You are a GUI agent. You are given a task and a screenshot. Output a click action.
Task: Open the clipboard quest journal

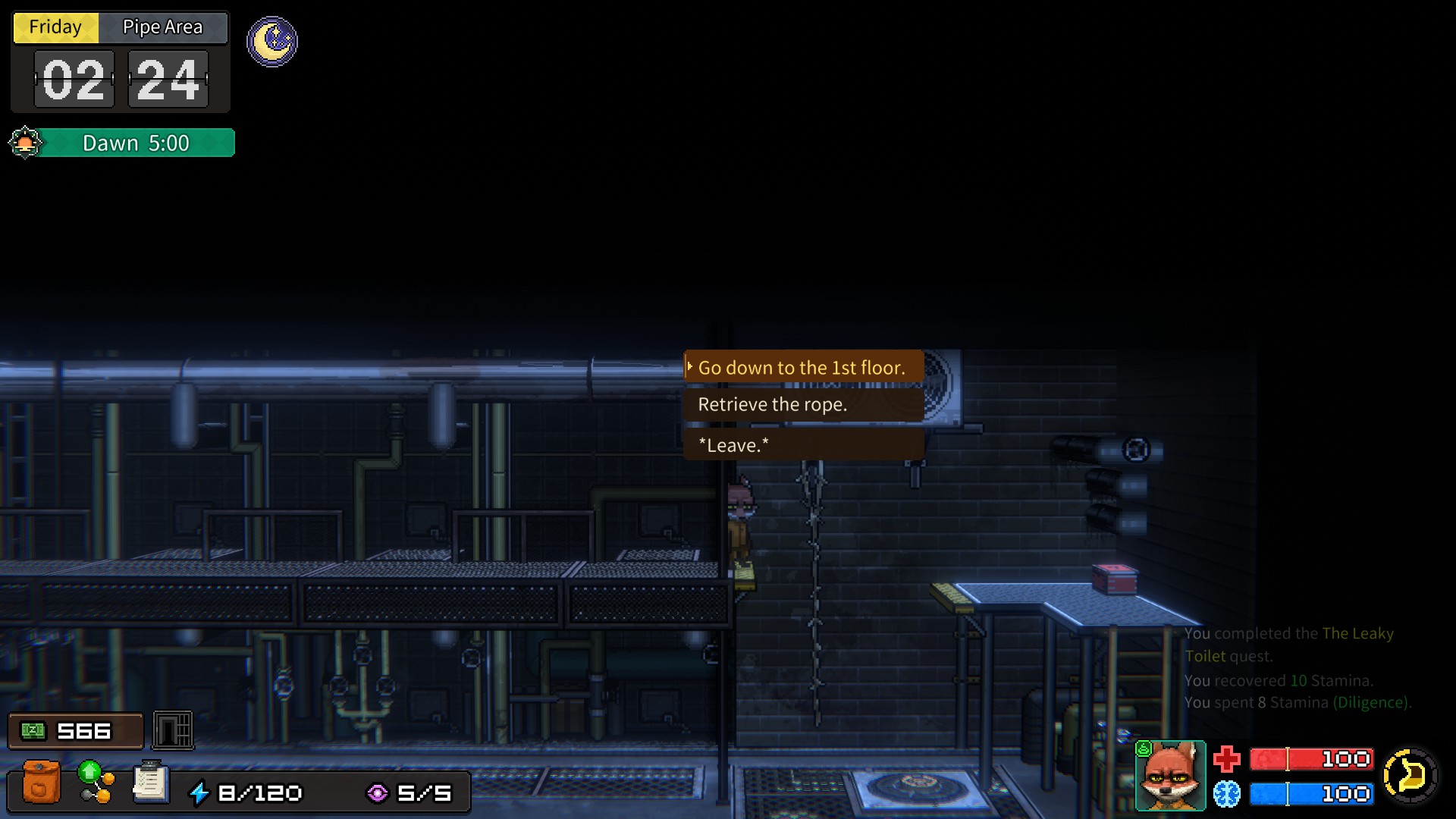coord(150,781)
